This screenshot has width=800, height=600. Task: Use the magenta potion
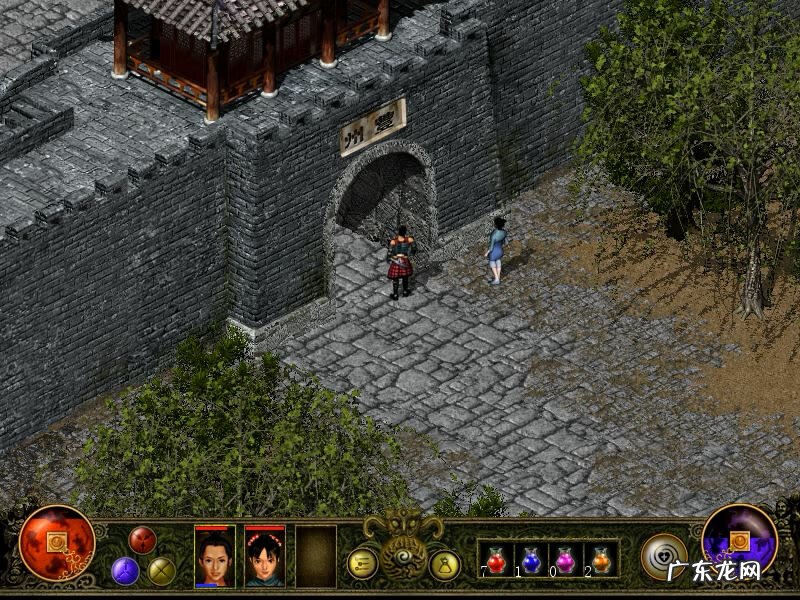[565, 560]
